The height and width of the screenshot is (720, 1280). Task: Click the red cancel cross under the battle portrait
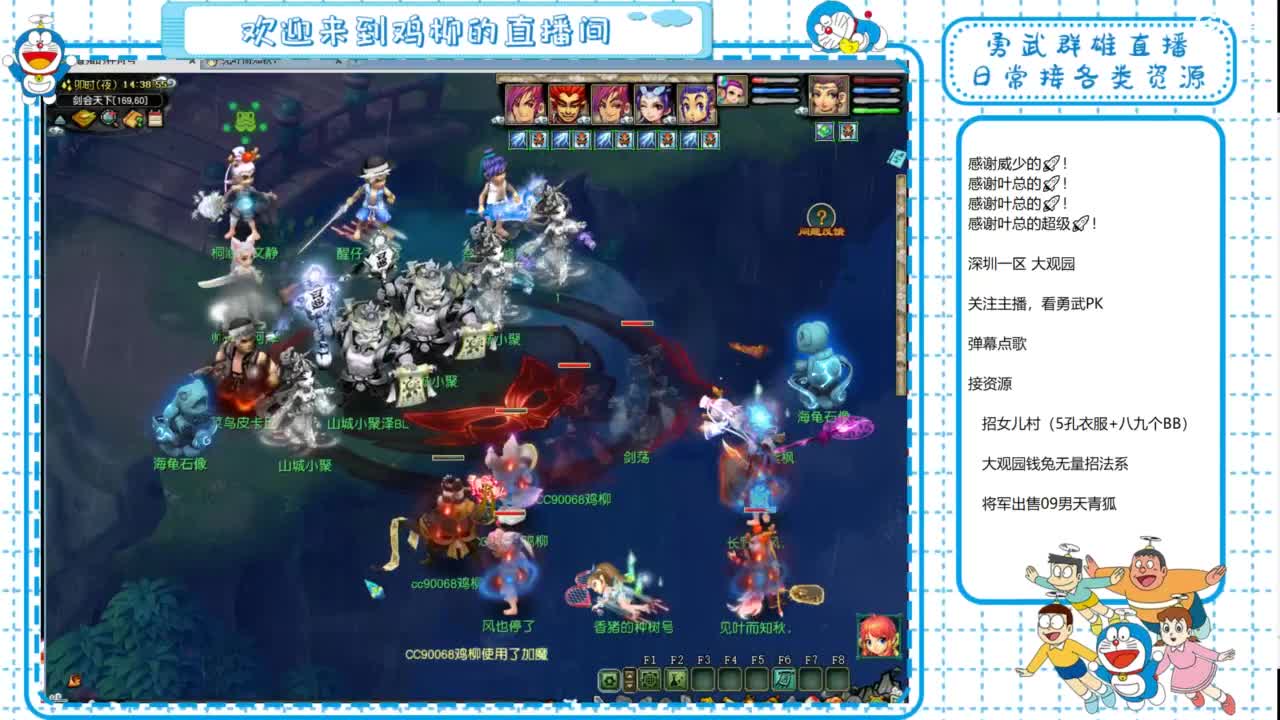point(847,131)
